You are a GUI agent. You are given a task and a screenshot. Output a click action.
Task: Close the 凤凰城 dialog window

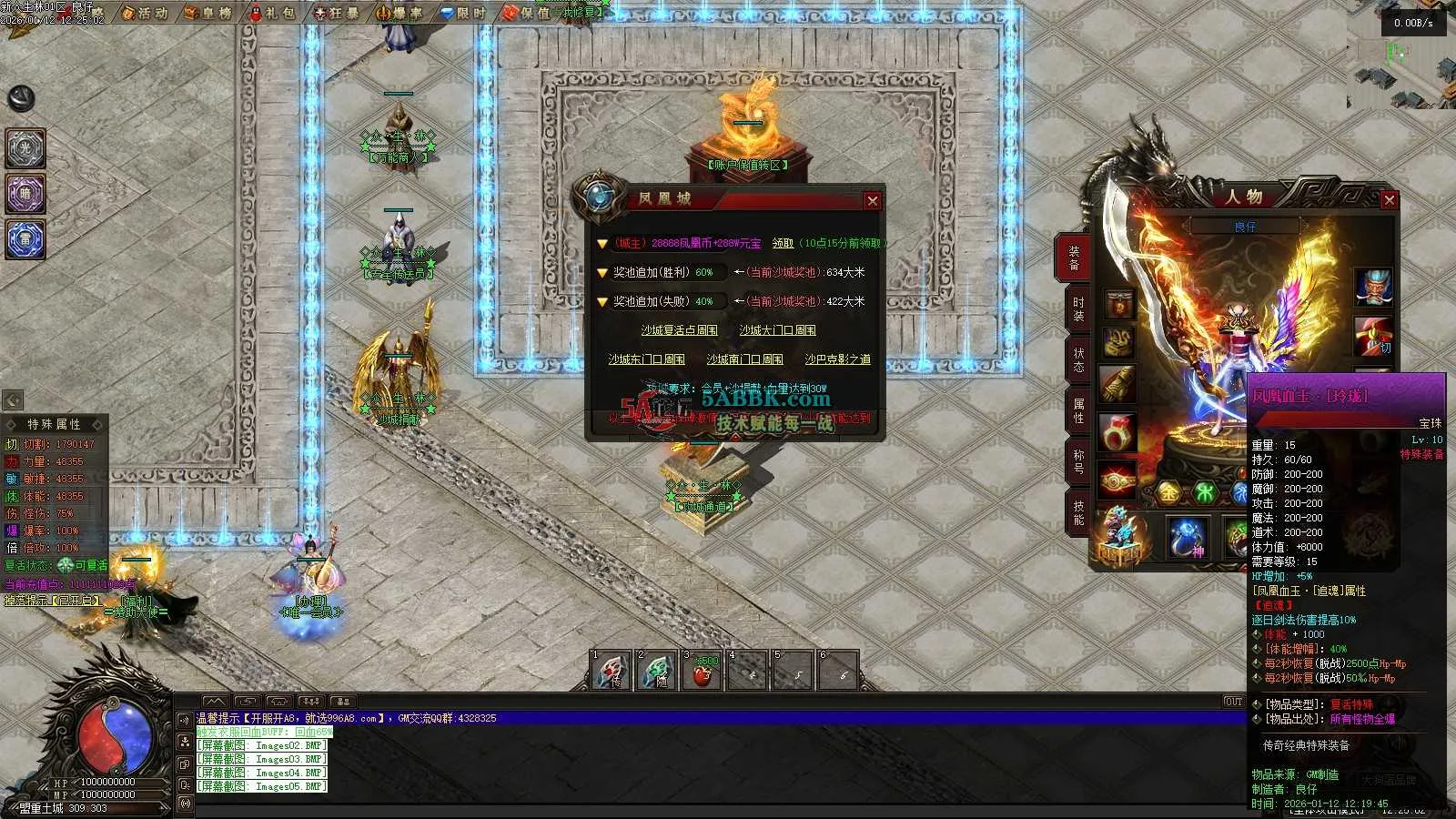click(873, 201)
